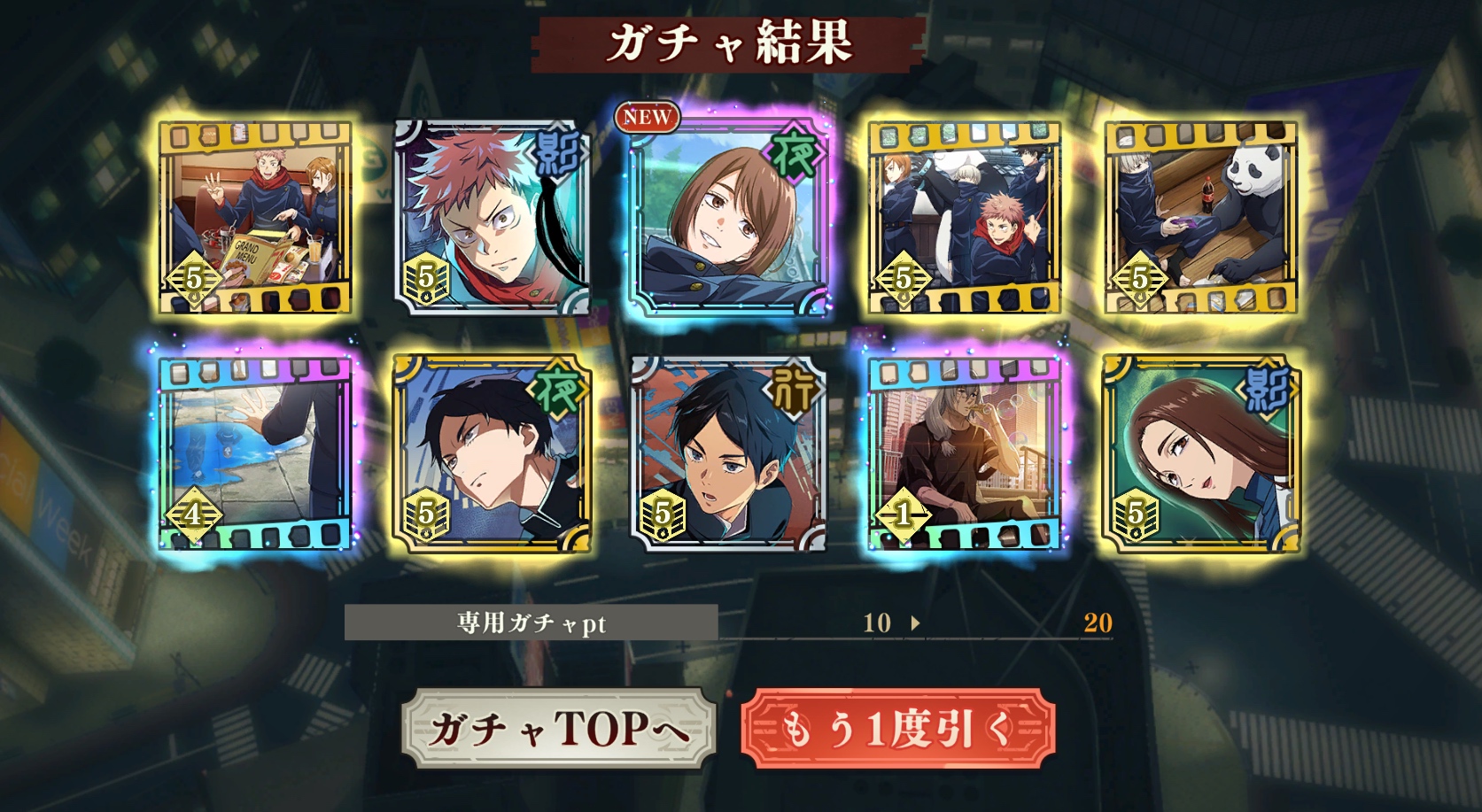This screenshot has width=1482, height=812.
Task: Choose the panda on bench card
Action: pyautogui.click(x=1200, y=218)
